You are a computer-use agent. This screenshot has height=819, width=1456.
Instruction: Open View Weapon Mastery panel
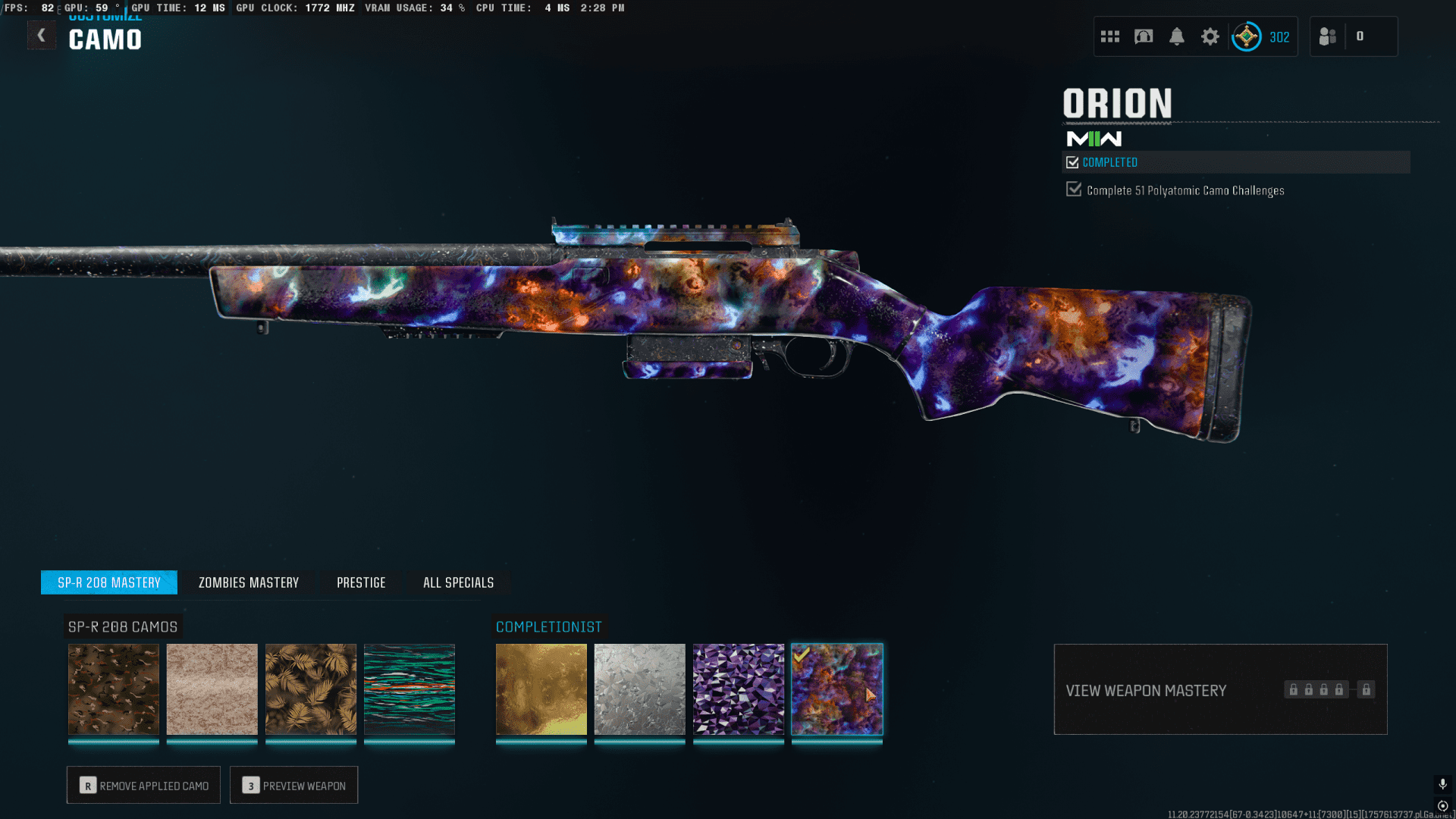(1220, 689)
